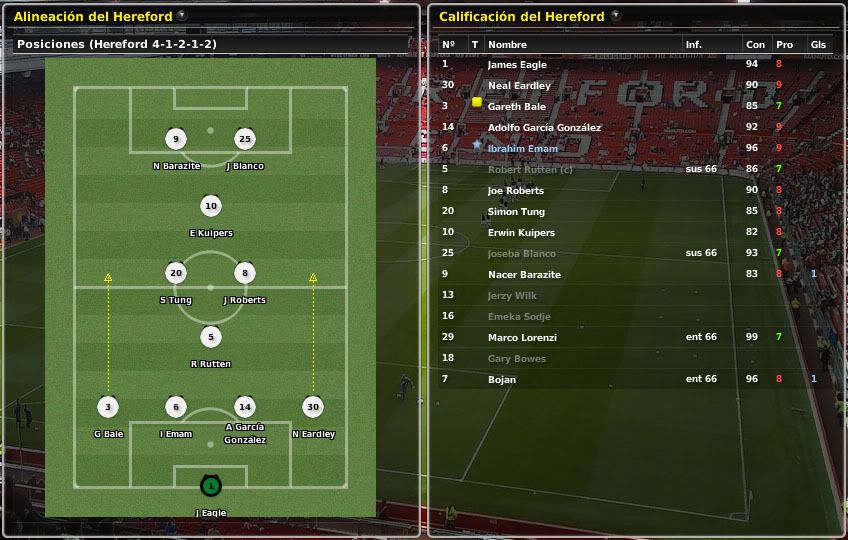Choose Marco Lorenzi in the ratings list

(522, 338)
